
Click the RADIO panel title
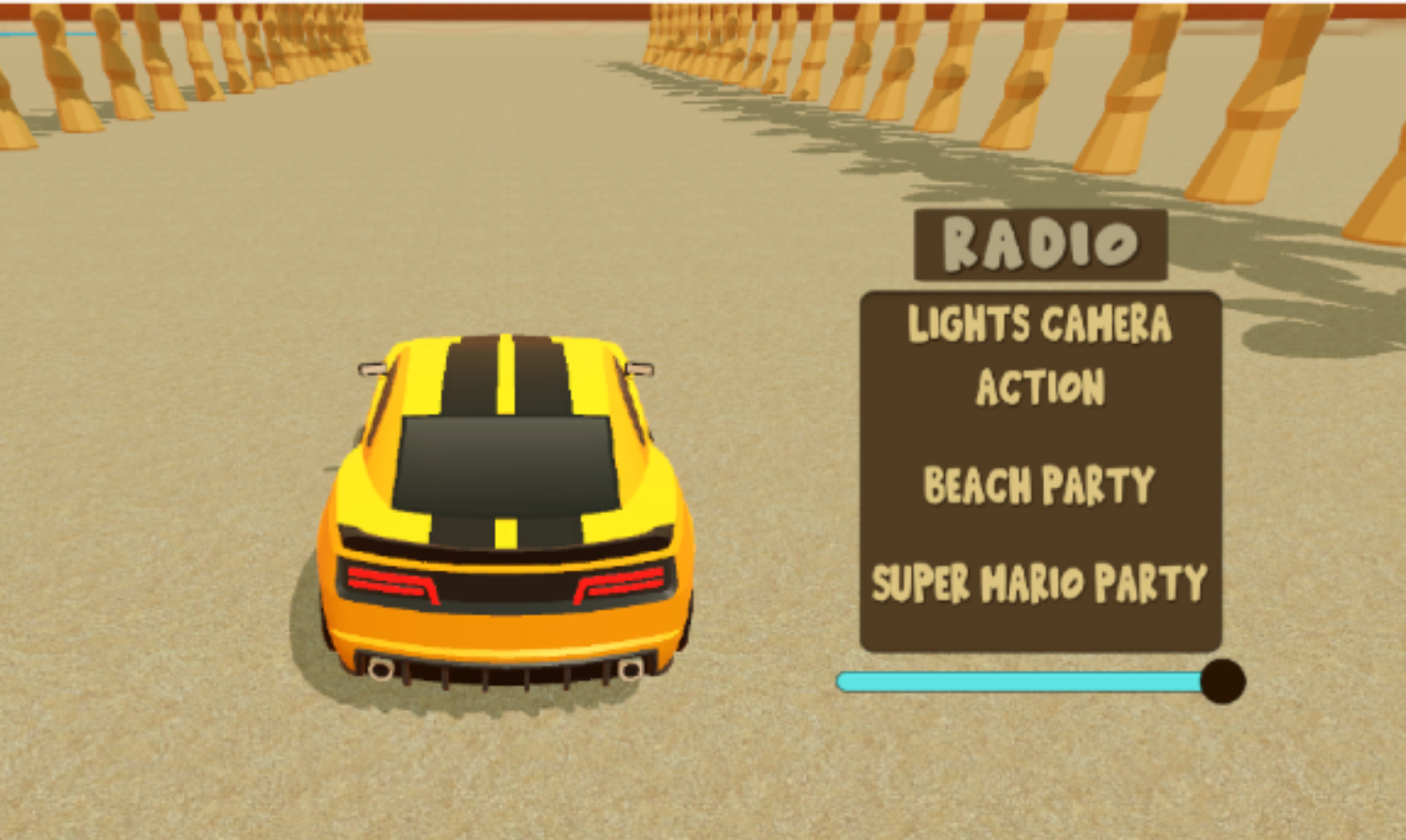click(x=1040, y=243)
